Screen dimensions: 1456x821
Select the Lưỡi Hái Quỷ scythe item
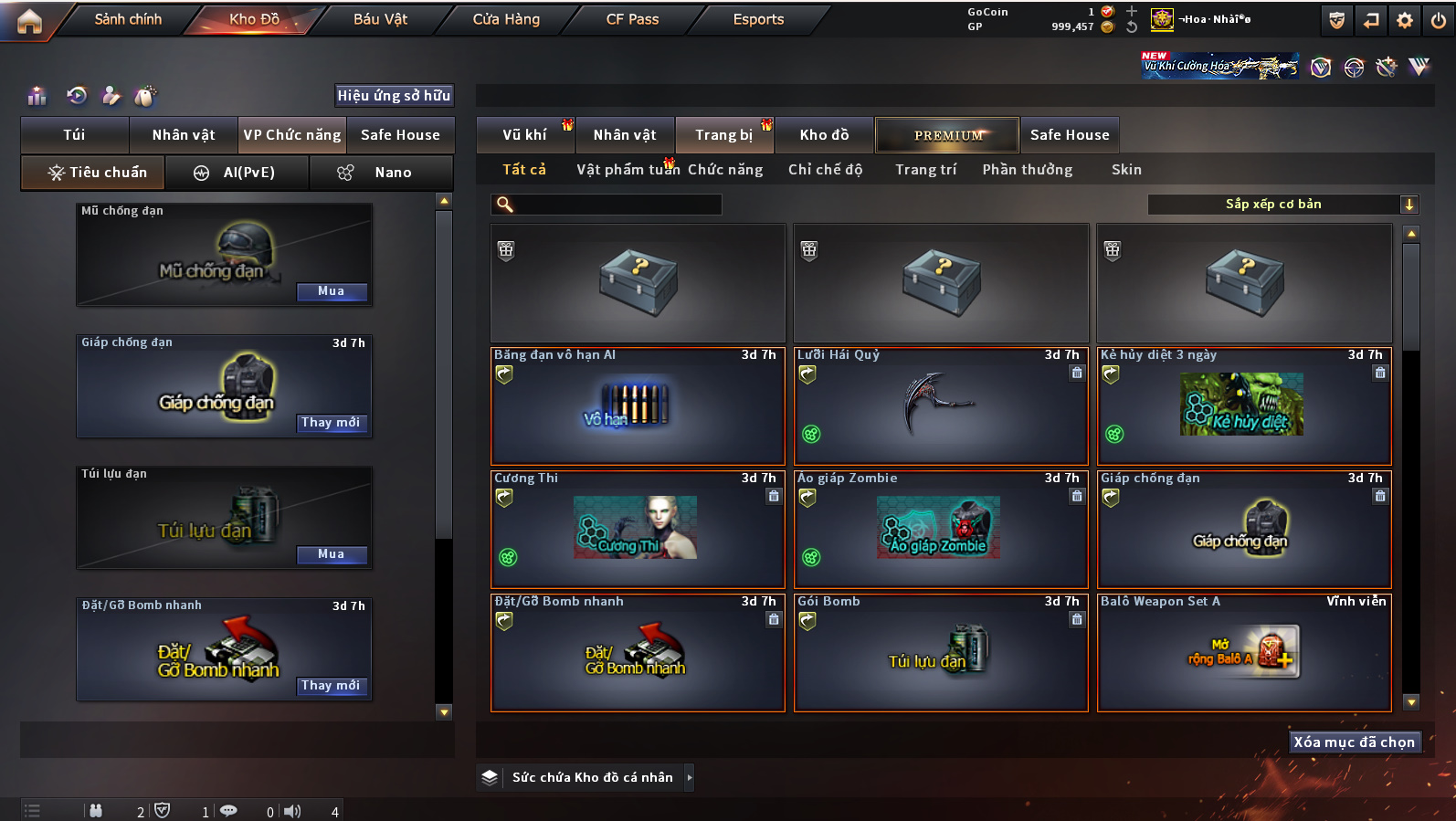[x=941, y=406]
